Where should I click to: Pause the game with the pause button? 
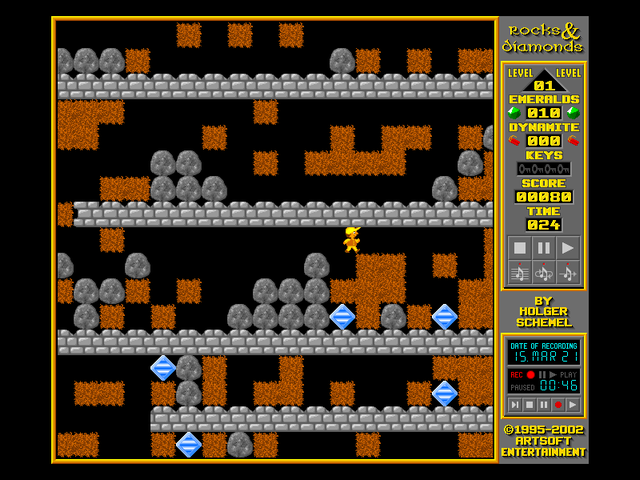point(543,248)
